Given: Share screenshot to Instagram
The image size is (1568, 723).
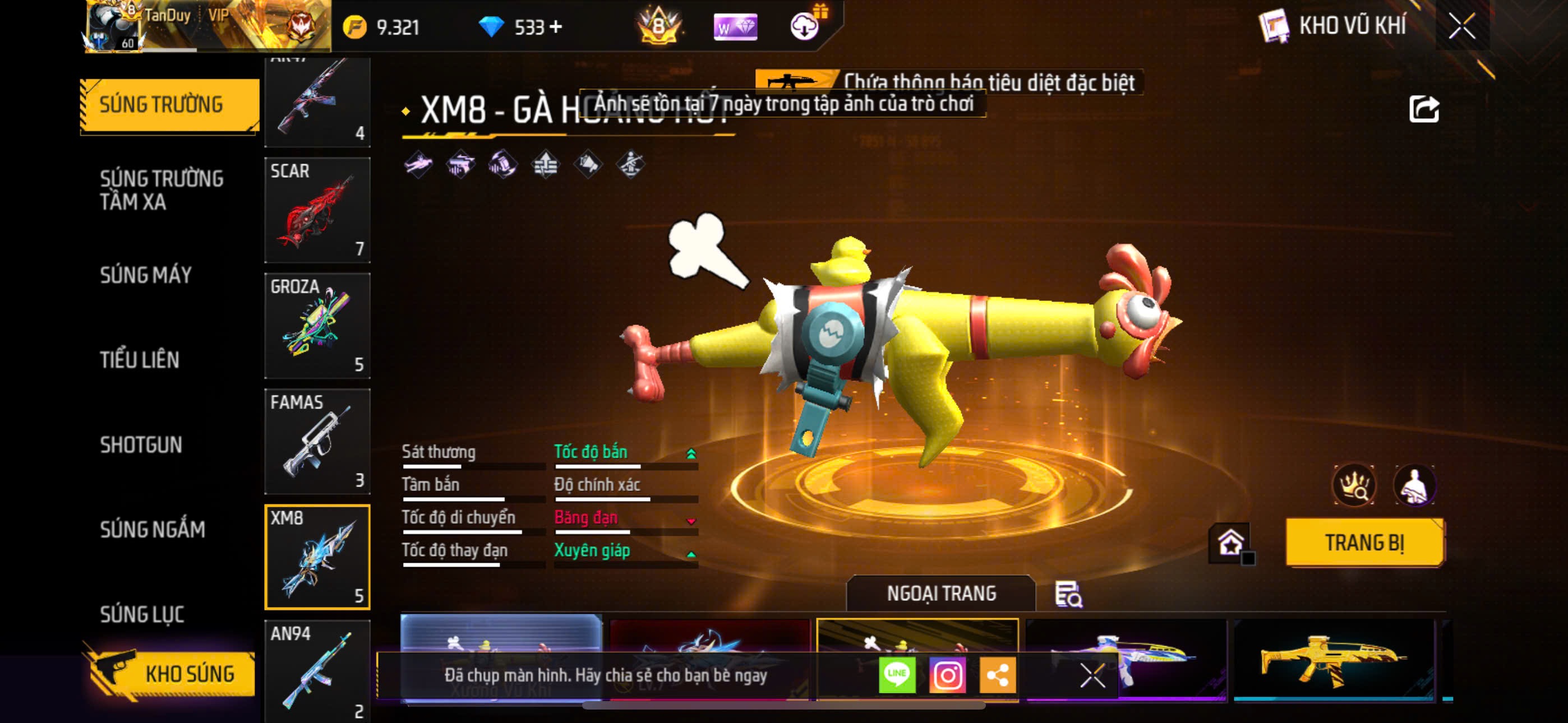Looking at the screenshot, I should [x=947, y=674].
